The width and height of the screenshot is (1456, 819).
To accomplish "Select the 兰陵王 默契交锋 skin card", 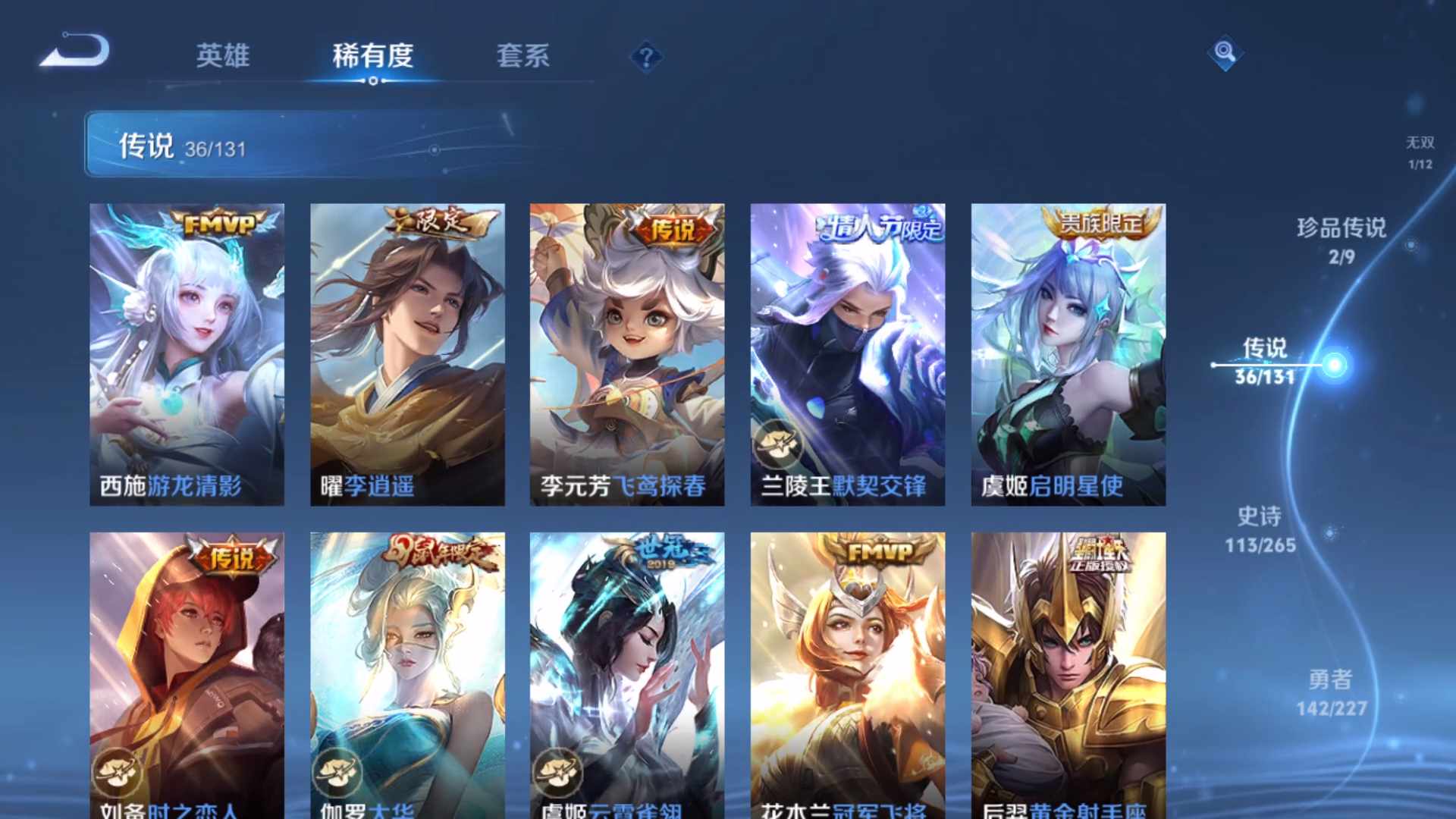I will pyautogui.click(x=848, y=354).
